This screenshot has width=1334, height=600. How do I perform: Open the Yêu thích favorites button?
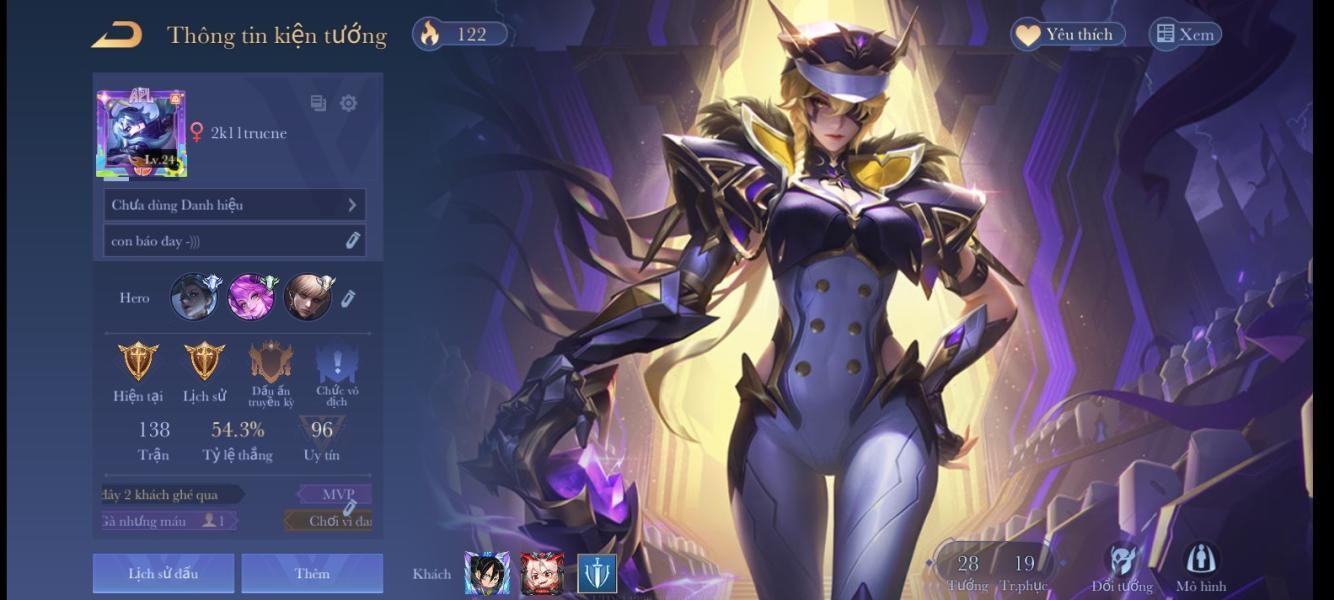[1067, 34]
